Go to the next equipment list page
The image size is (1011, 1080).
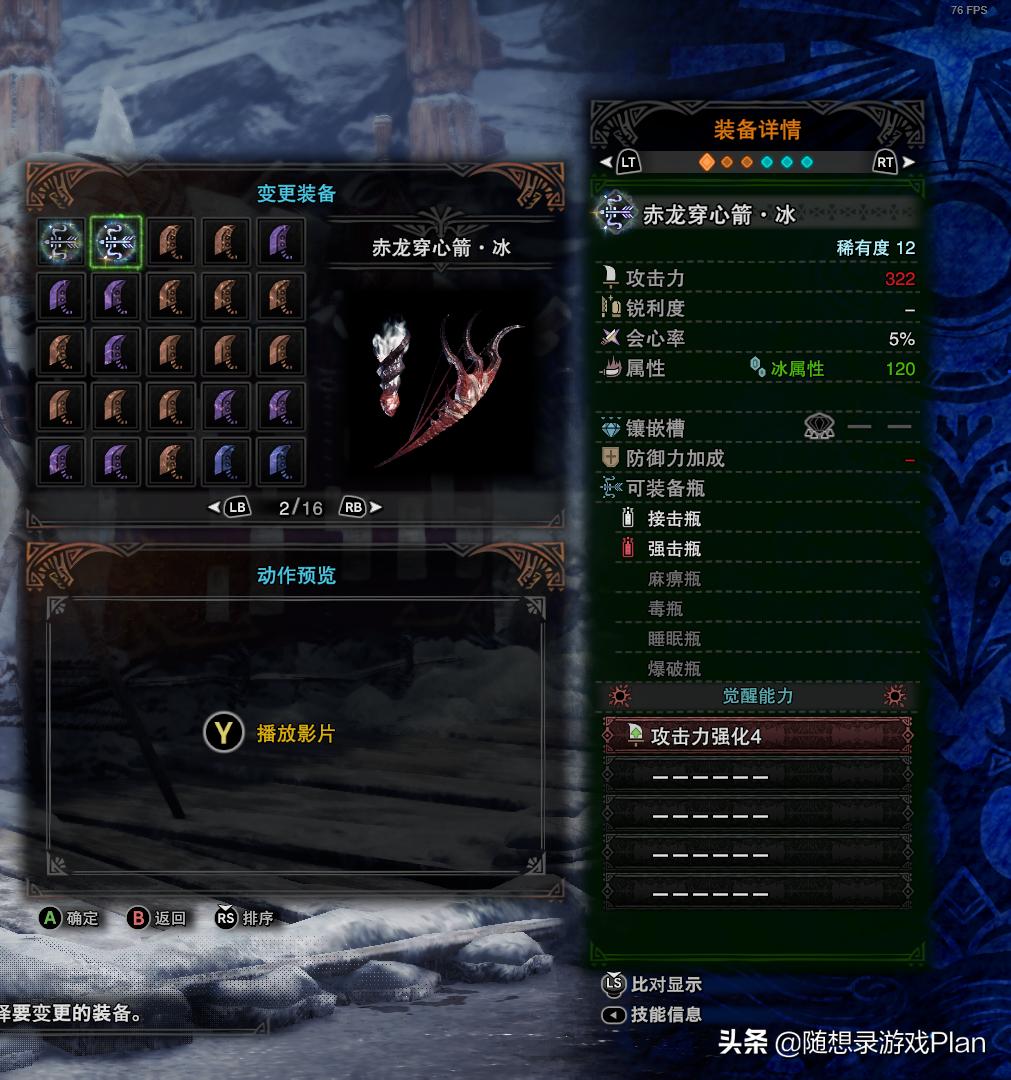[x=361, y=507]
